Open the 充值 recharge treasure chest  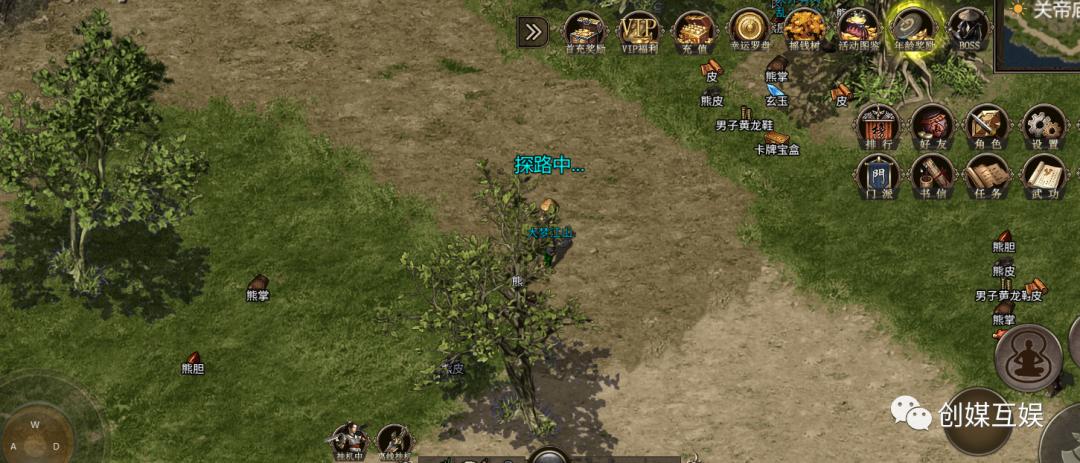(x=692, y=30)
